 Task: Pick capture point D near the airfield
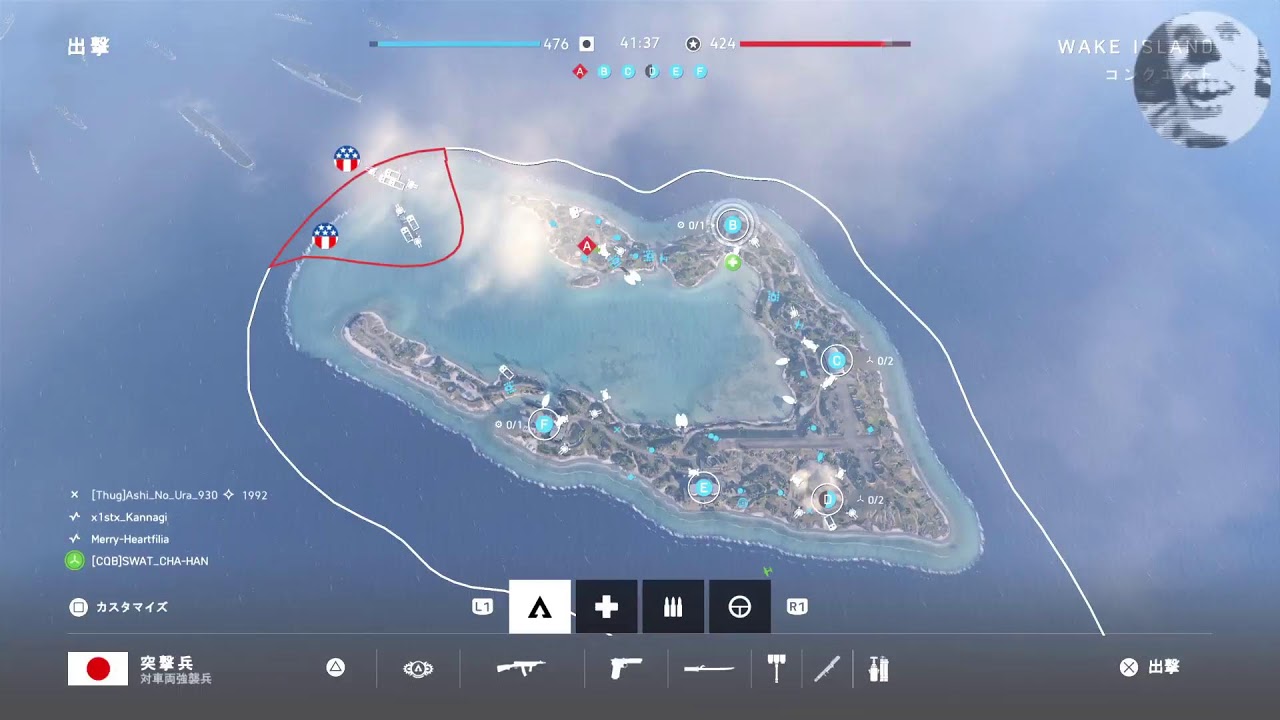point(827,498)
